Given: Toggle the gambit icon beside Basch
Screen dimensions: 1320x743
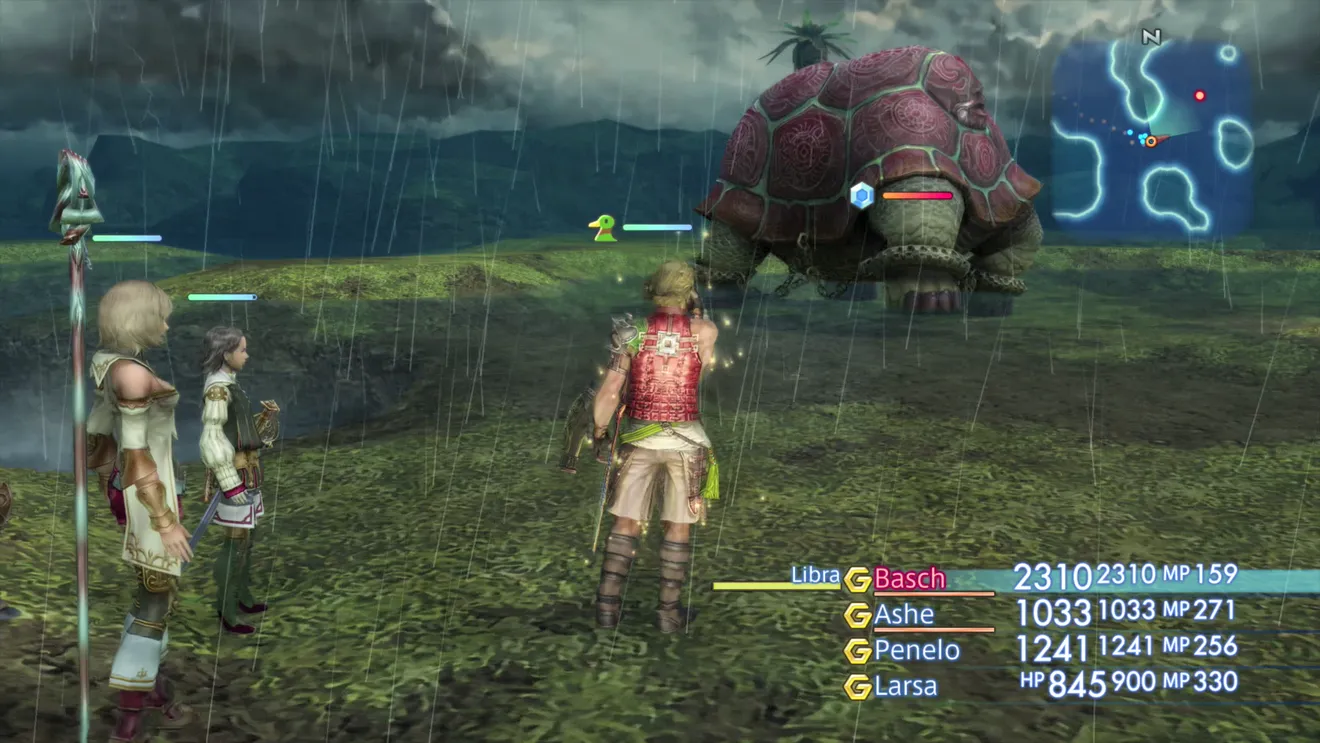Looking at the screenshot, I should (x=857, y=580).
